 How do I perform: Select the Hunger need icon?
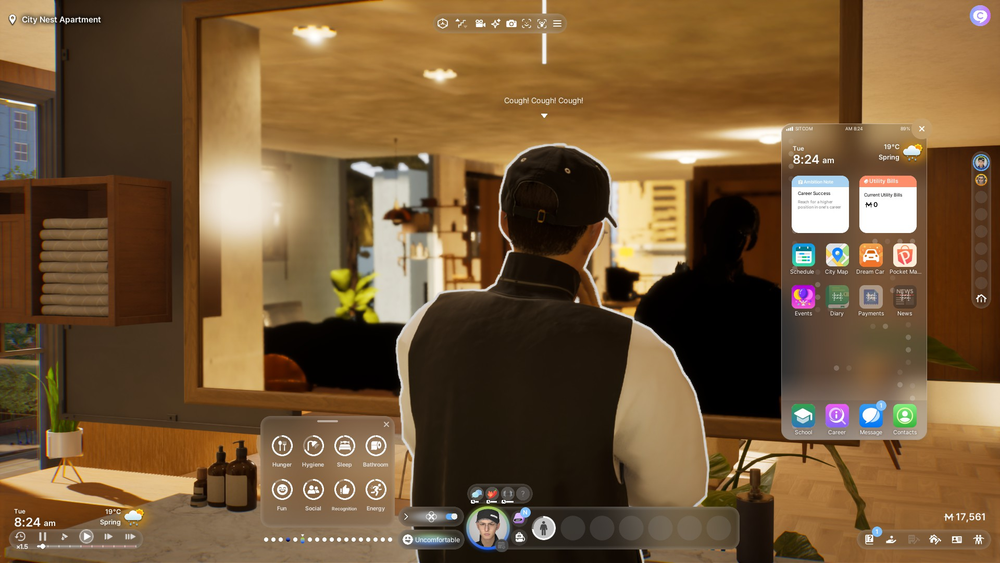(x=282, y=446)
